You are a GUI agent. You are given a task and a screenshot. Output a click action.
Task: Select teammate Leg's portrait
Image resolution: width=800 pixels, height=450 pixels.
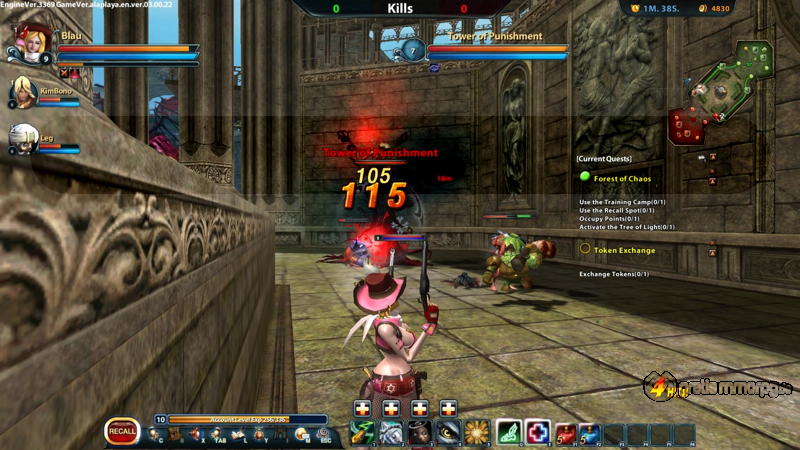point(23,139)
